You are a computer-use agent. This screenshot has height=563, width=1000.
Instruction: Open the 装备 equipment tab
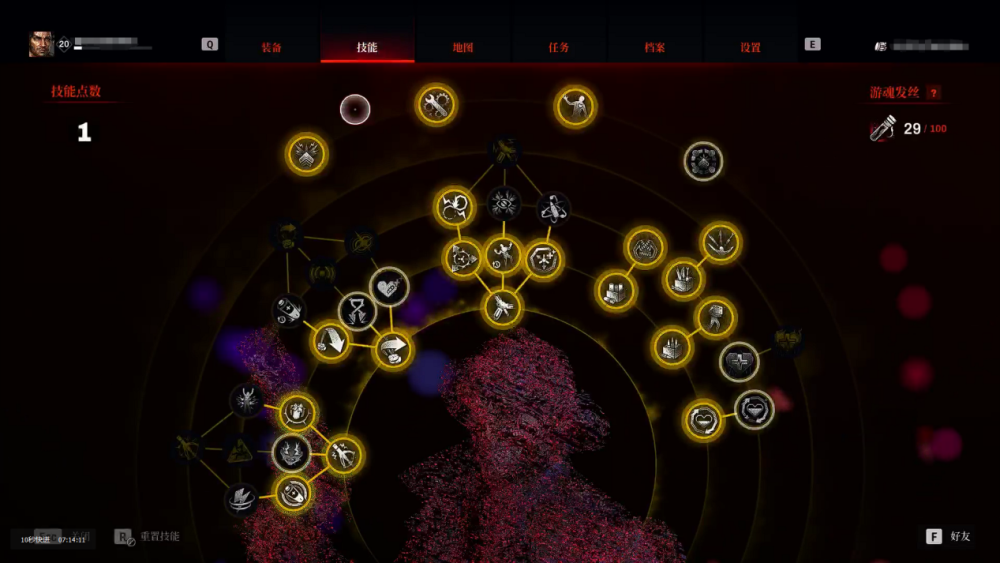pos(271,47)
